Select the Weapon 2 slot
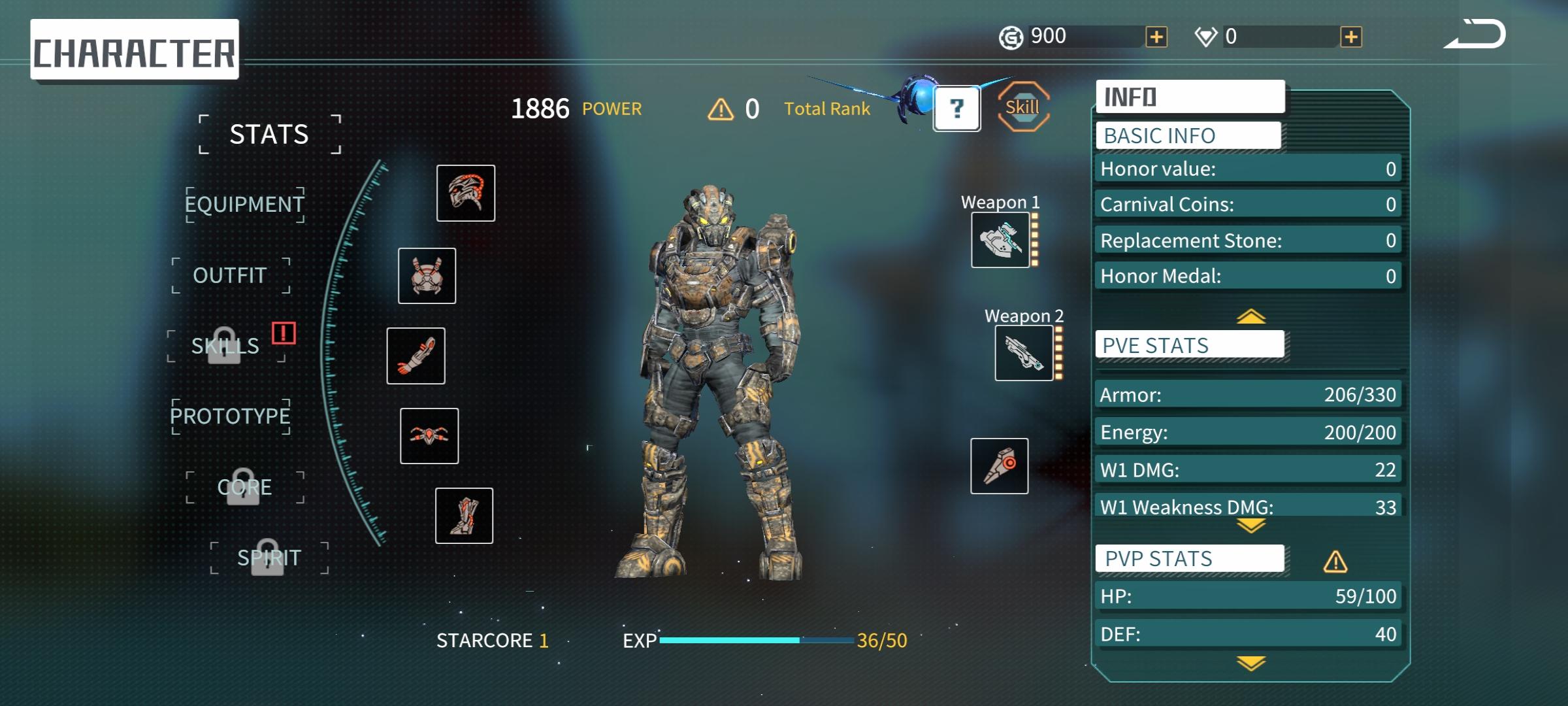 (x=1024, y=353)
